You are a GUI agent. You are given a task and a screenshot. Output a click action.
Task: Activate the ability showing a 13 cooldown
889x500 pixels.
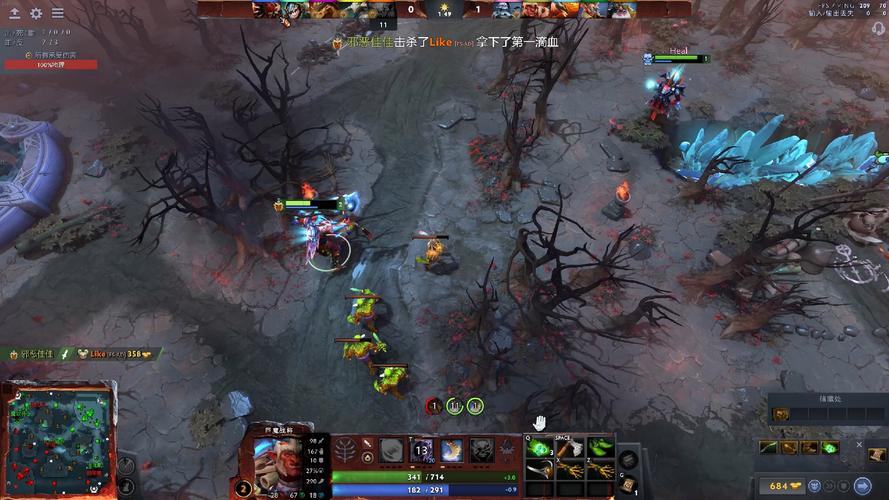[x=422, y=451]
